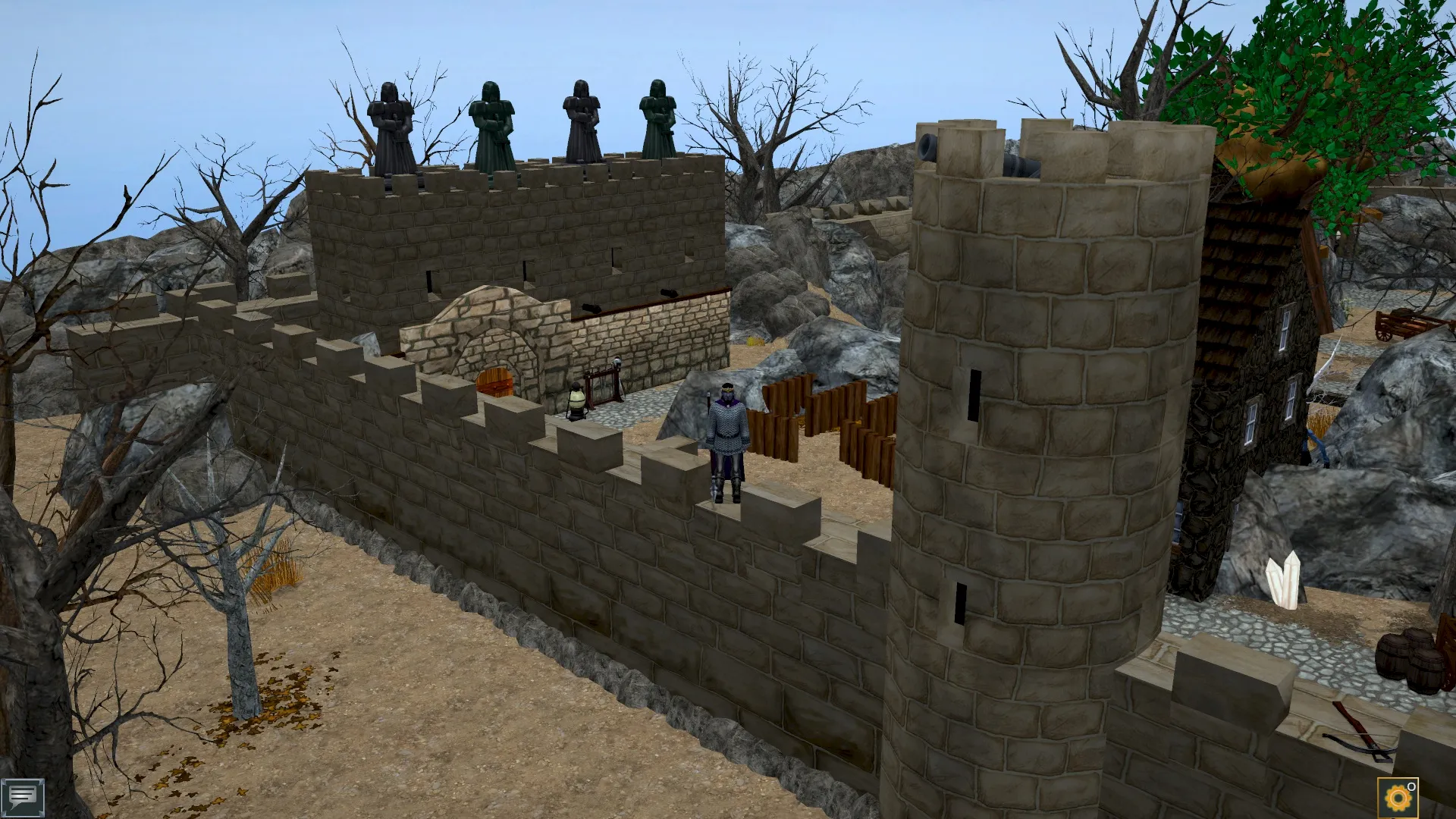Open the chat window icon

[22, 797]
